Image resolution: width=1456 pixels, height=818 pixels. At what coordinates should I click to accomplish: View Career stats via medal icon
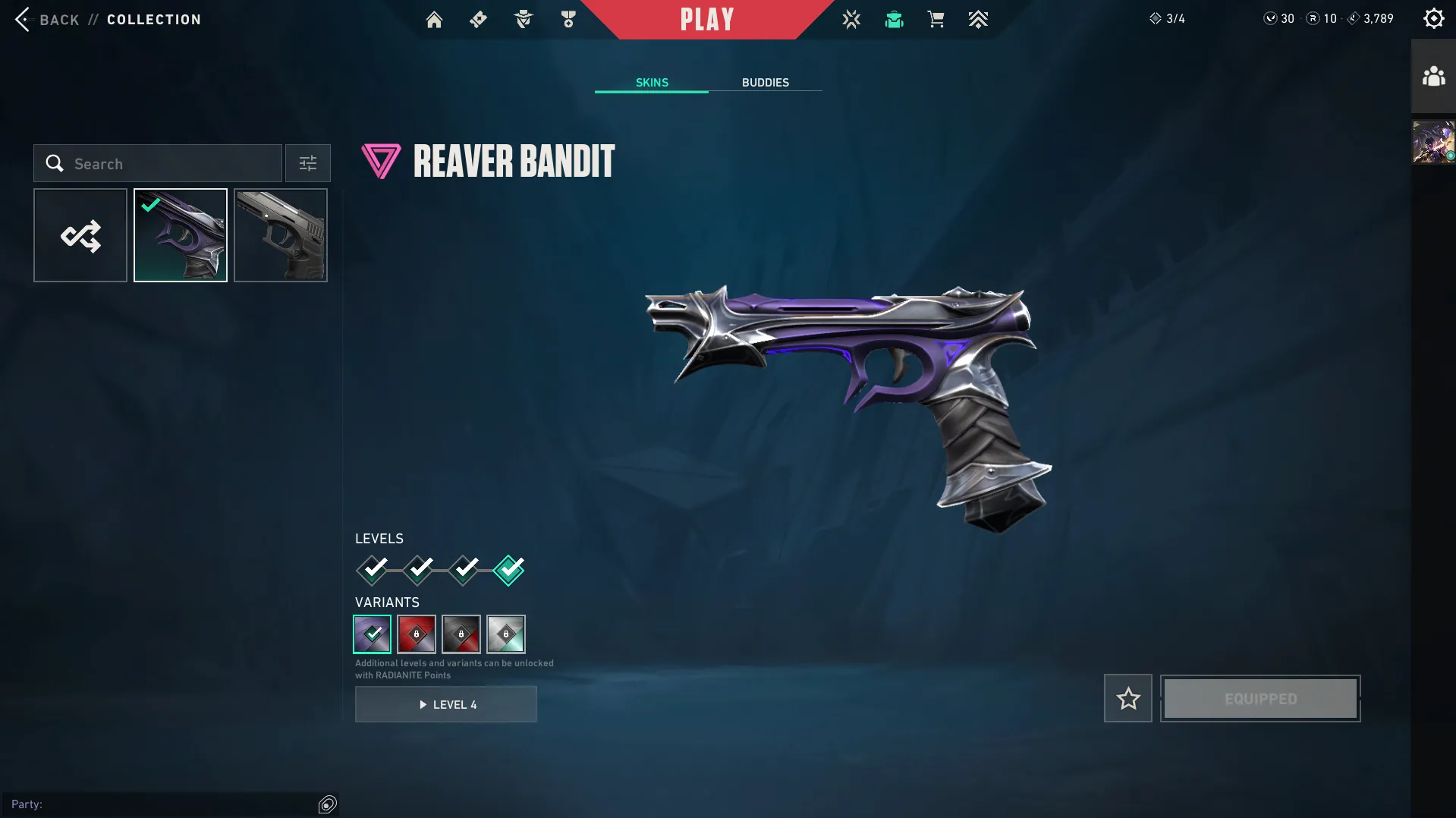(568, 20)
